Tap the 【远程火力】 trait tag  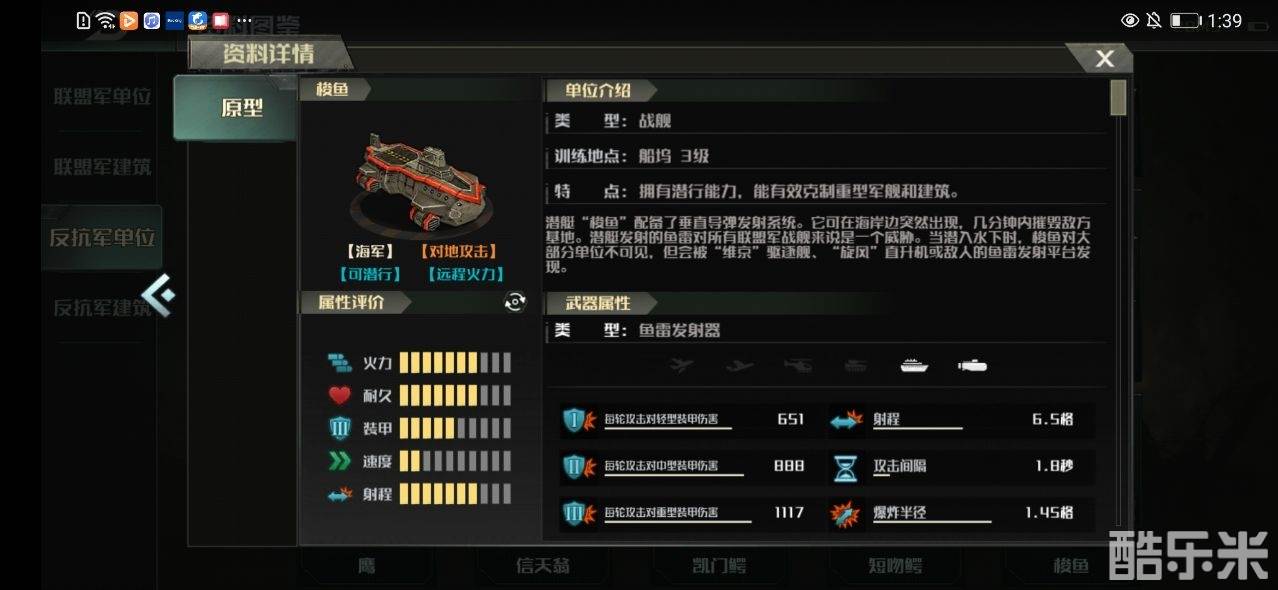click(465, 274)
